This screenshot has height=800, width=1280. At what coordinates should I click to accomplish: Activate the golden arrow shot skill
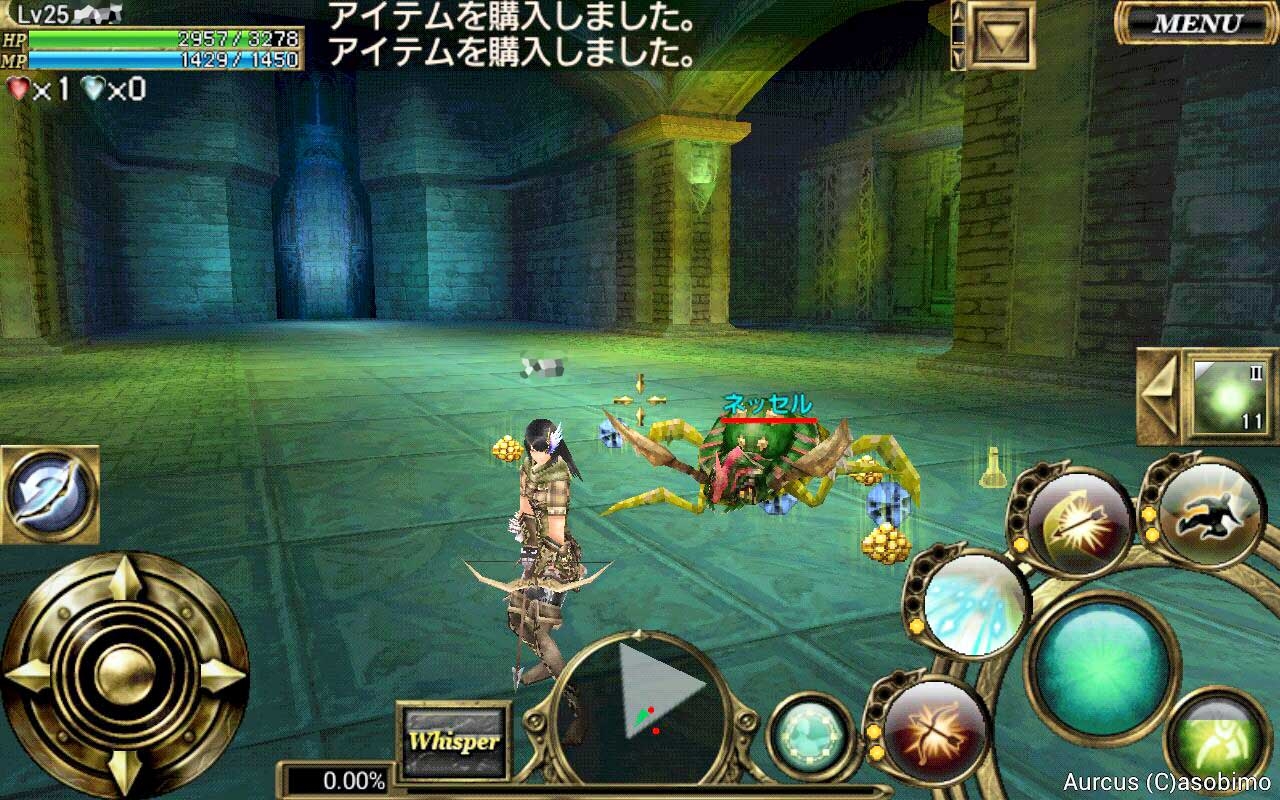tap(1080, 522)
